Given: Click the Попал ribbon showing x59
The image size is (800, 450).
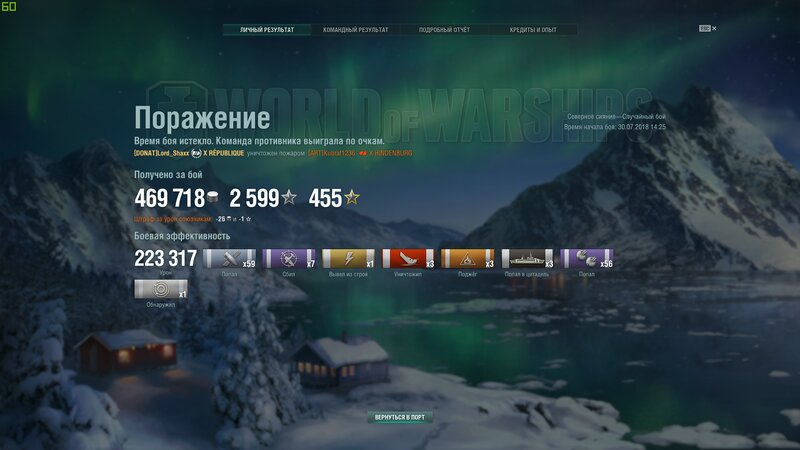Looking at the screenshot, I should coord(229,260).
